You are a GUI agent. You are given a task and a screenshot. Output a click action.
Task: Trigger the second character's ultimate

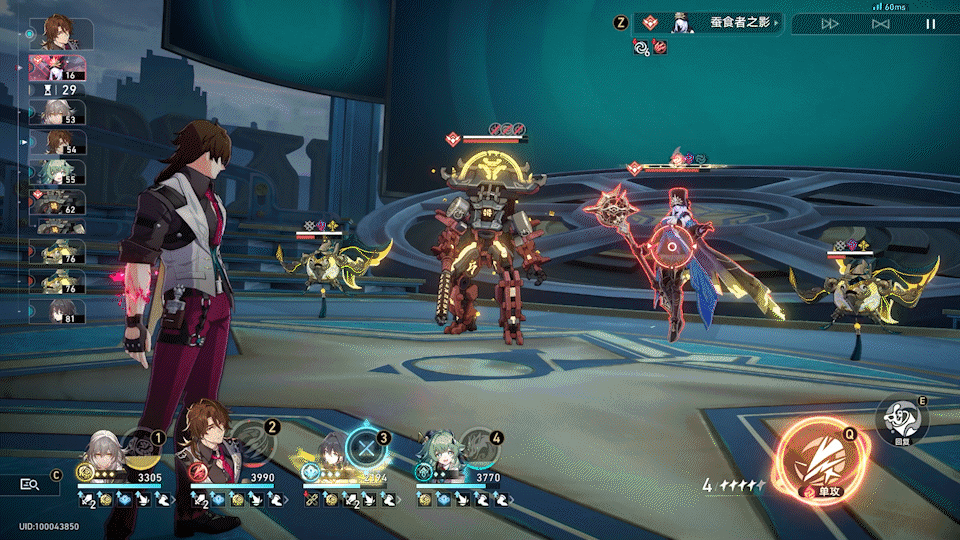(254, 447)
